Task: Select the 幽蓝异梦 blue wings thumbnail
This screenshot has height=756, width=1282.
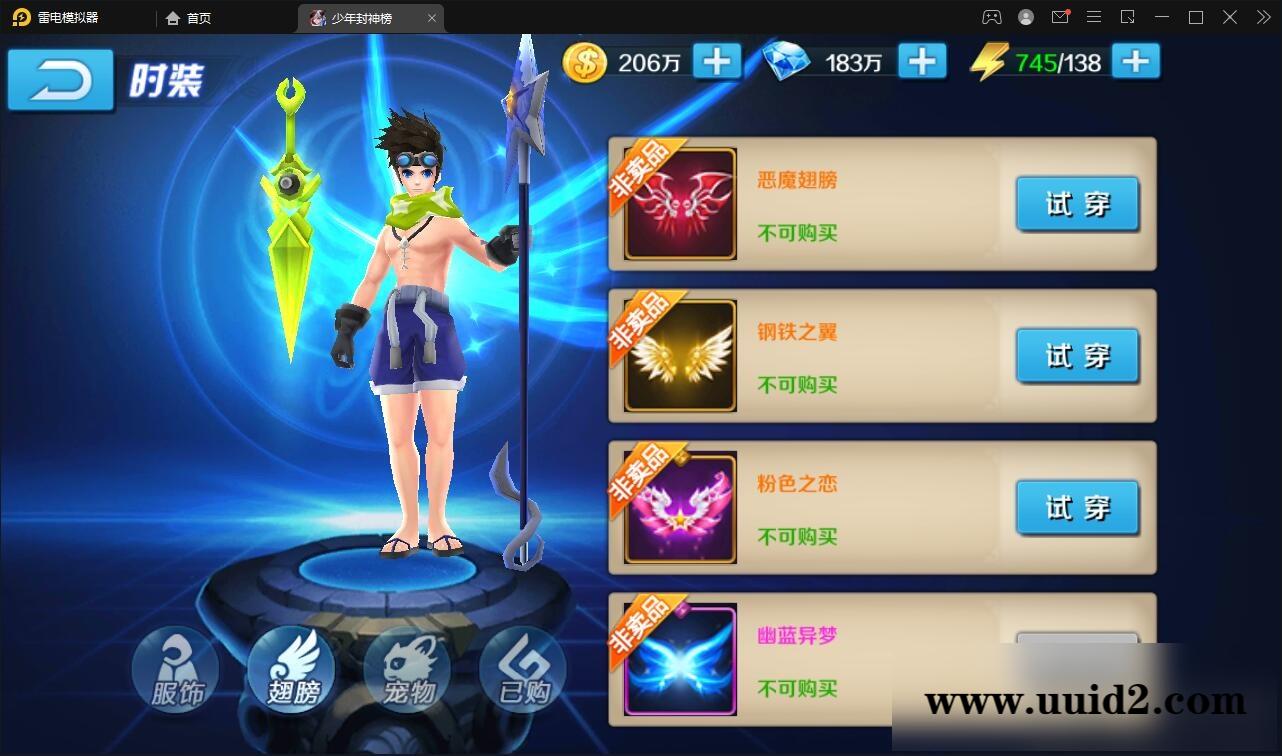Action: coord(680,660)
